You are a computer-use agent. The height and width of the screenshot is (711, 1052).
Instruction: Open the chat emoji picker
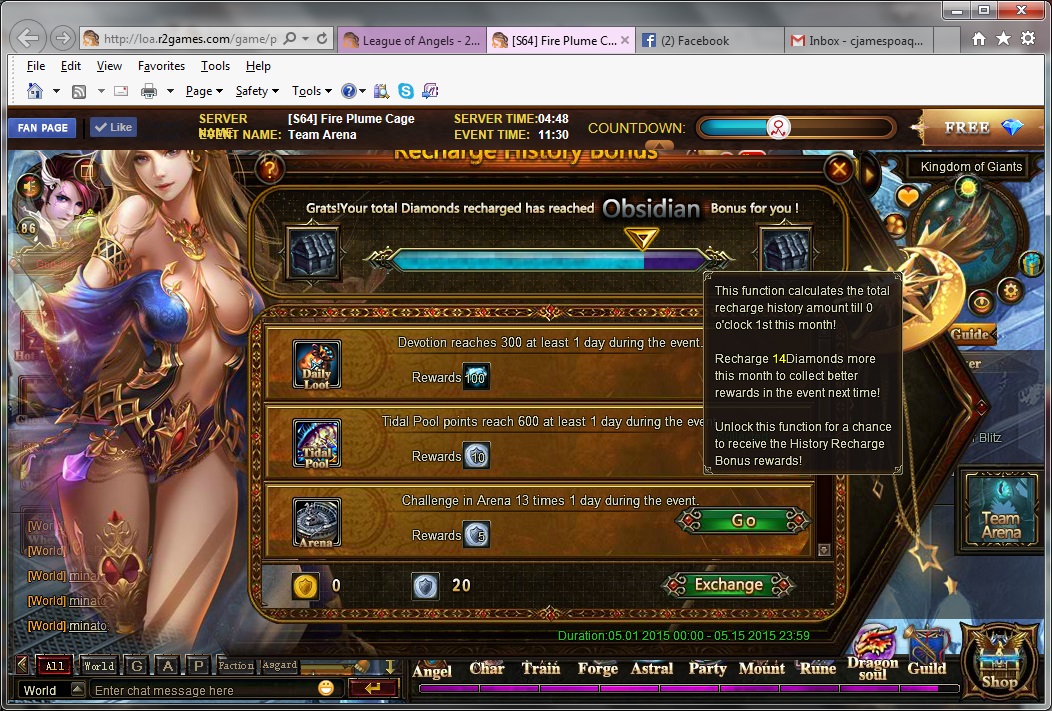(326, 689)
